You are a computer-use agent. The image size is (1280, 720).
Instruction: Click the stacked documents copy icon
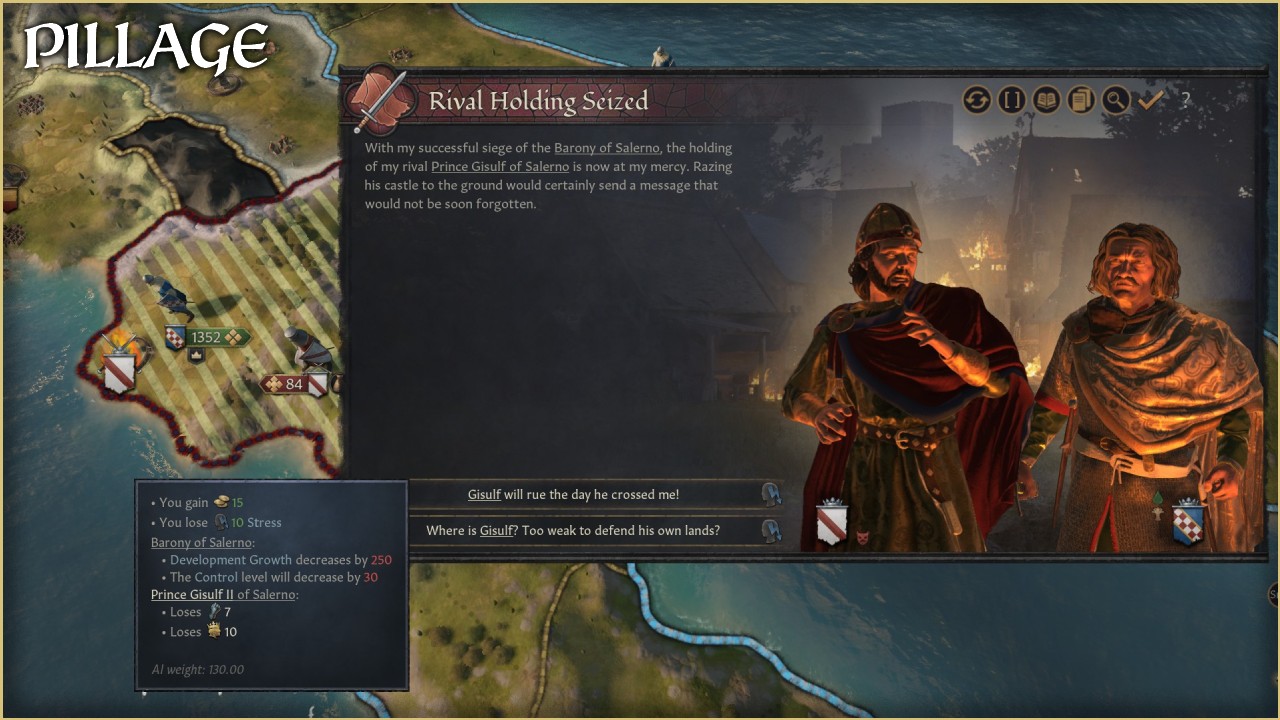pyautogui.click(x=1080, y=100)
